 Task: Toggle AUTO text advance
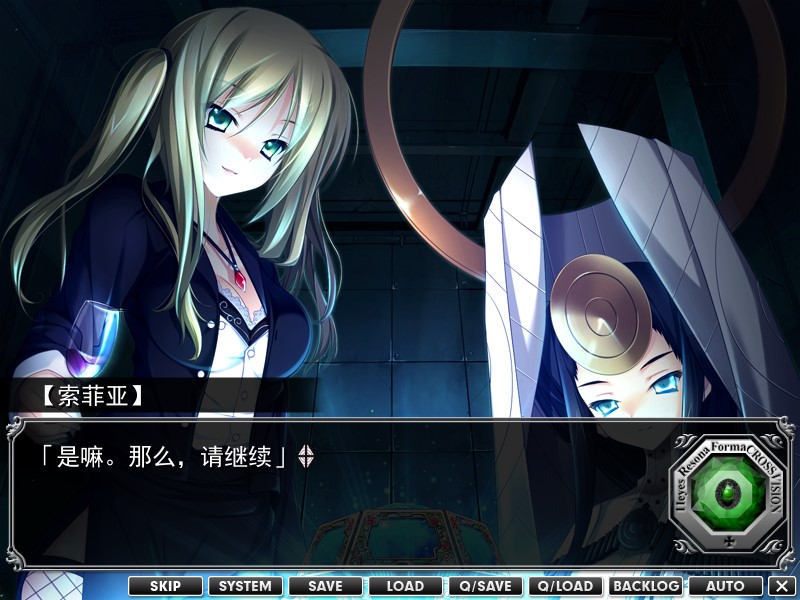[x=725, y=586]
